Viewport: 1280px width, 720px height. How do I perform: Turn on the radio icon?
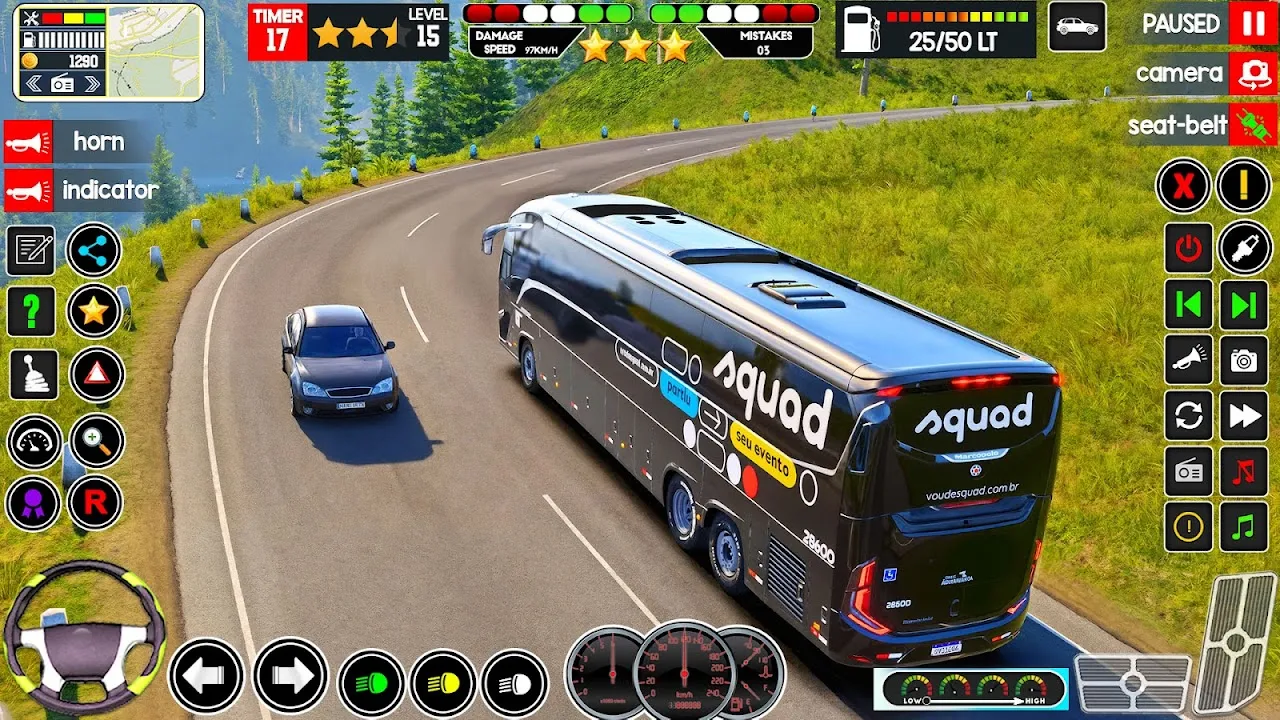[1188, 472]
